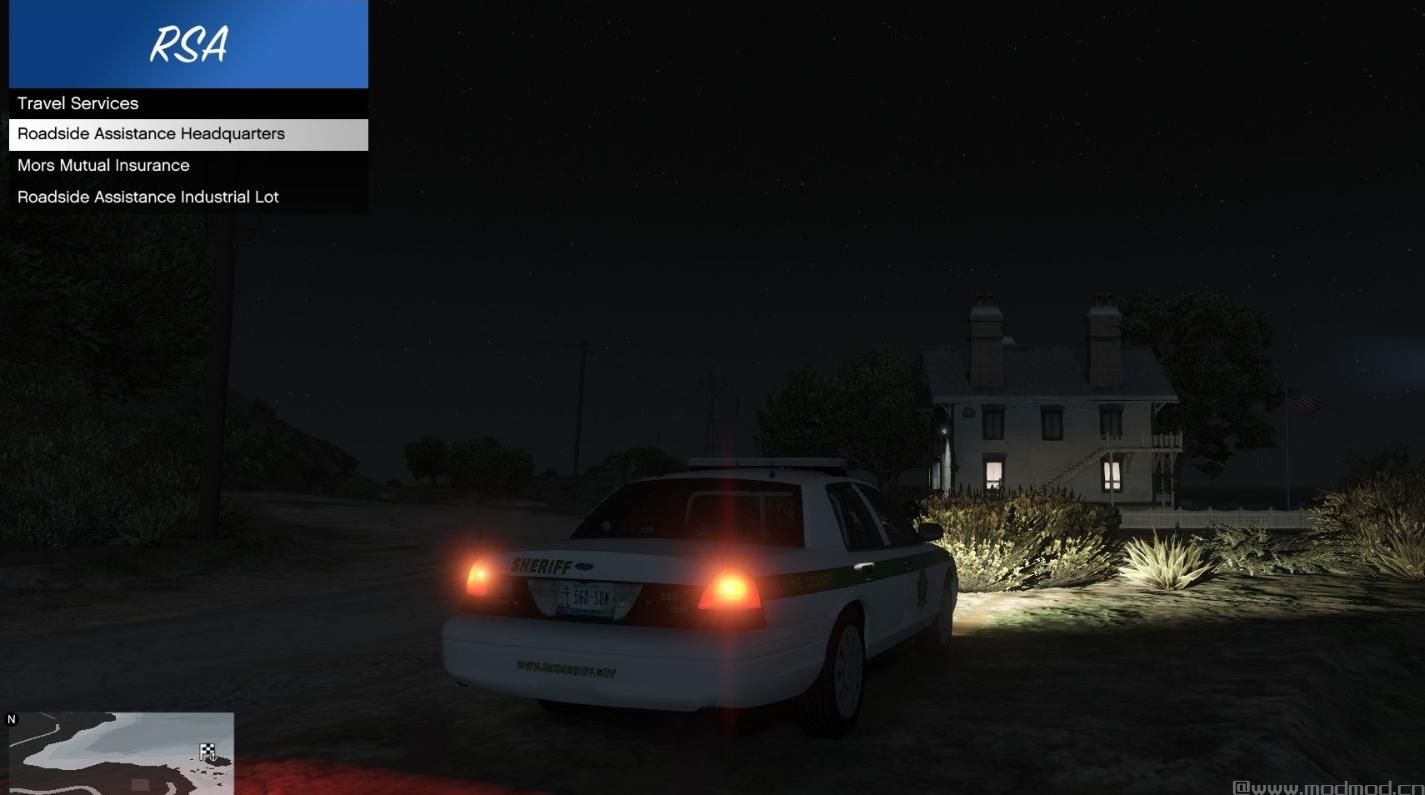Click the north indicator on the minimap
The height and width of the screenshot is (795, 1425).
11,719
